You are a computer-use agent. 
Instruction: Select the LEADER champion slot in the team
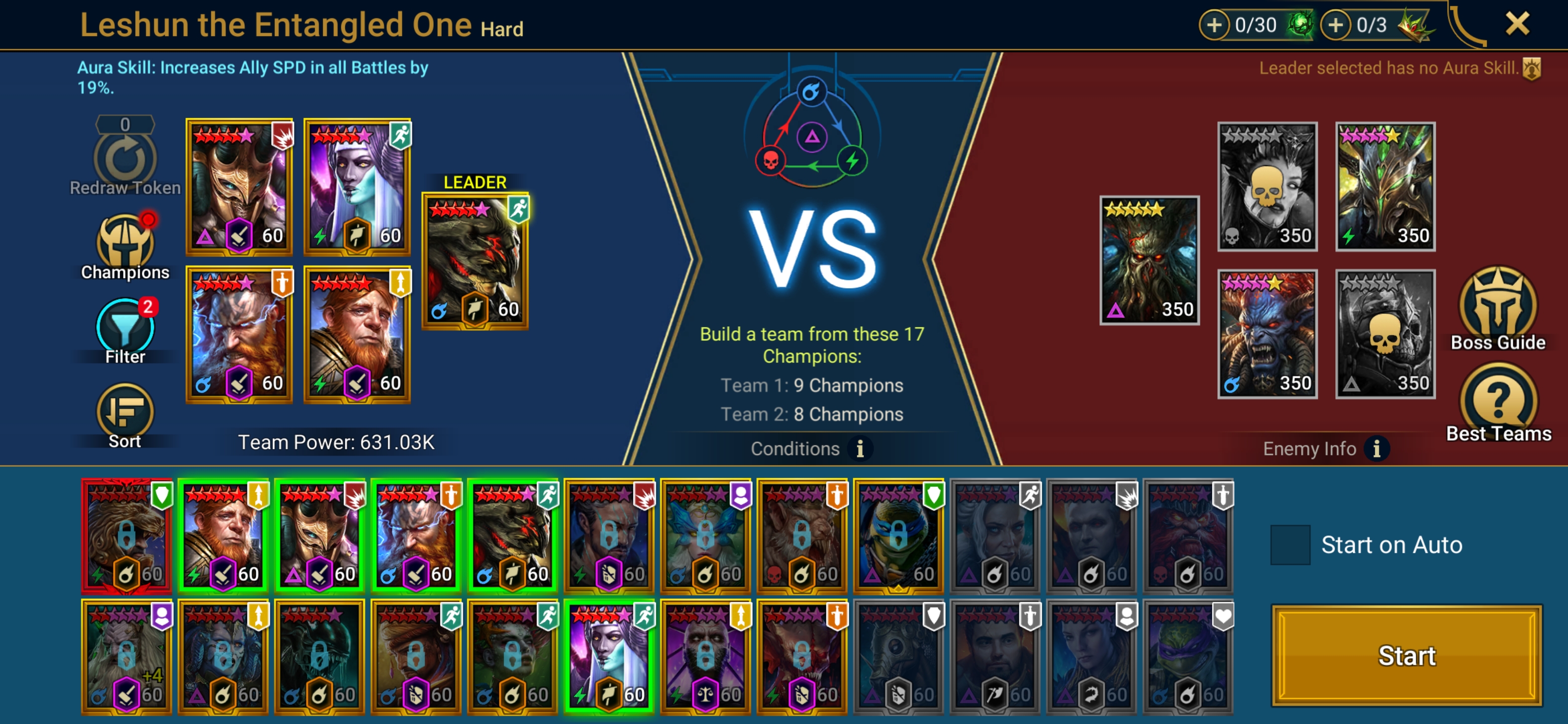(475, 261)
